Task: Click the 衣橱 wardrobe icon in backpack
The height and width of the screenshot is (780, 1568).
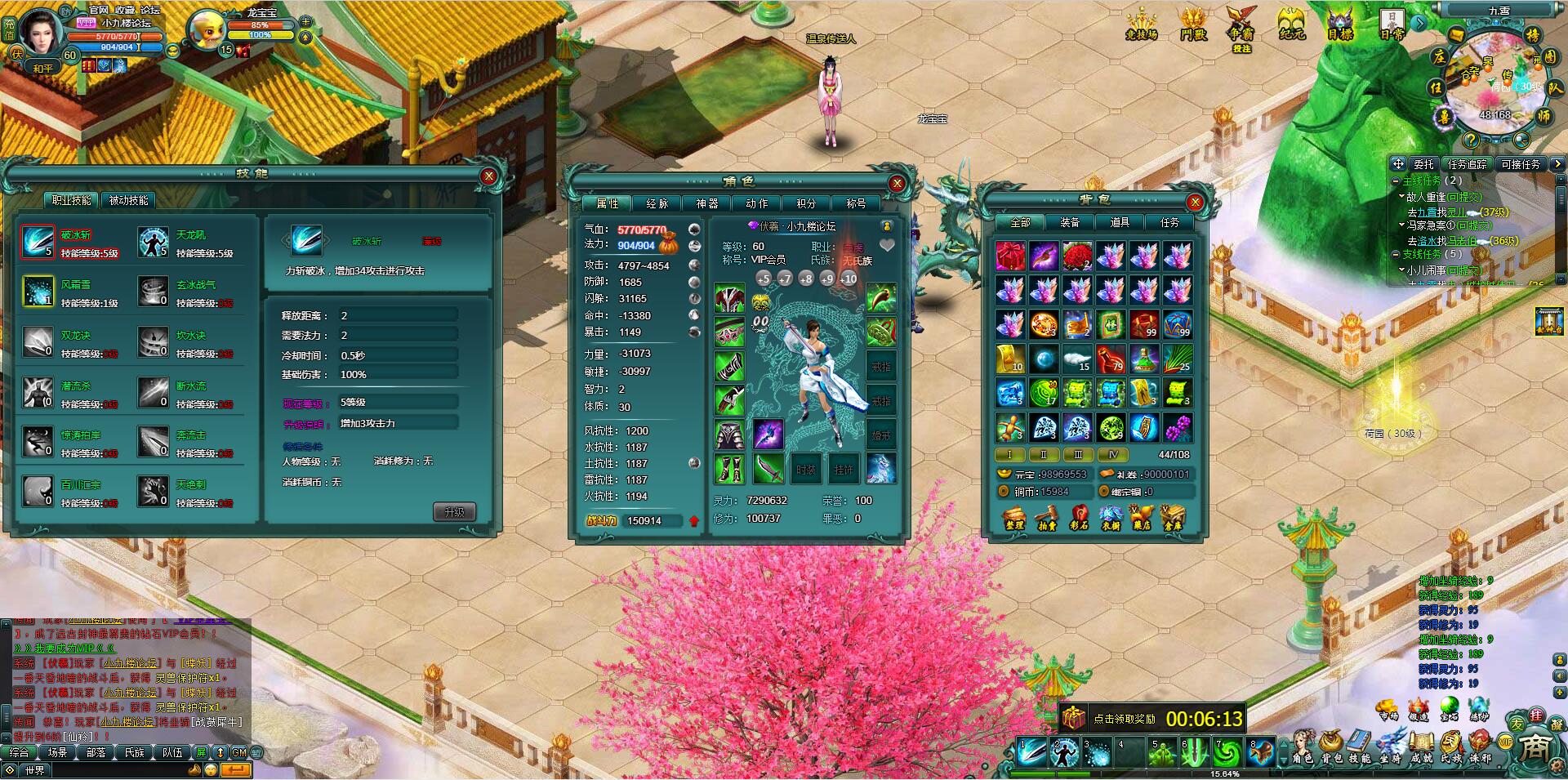Action: [x=1111, y=516]
